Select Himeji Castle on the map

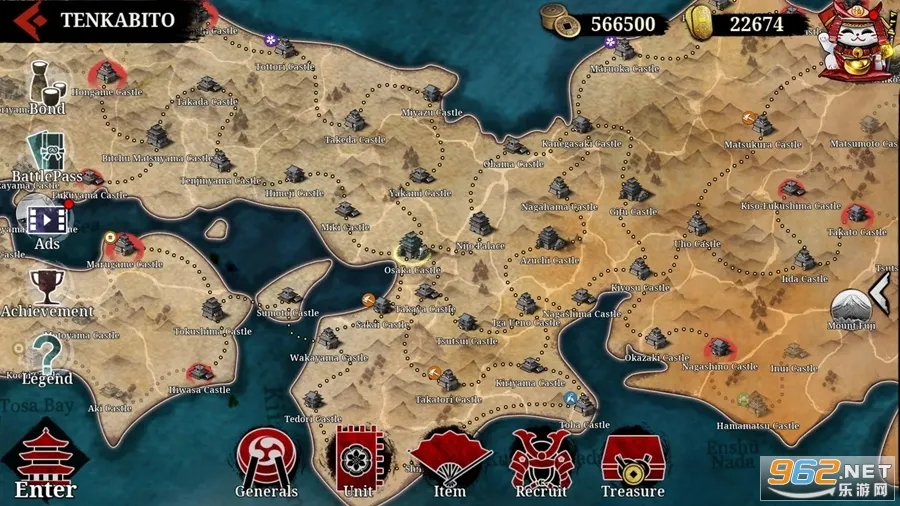pos(294,177)
